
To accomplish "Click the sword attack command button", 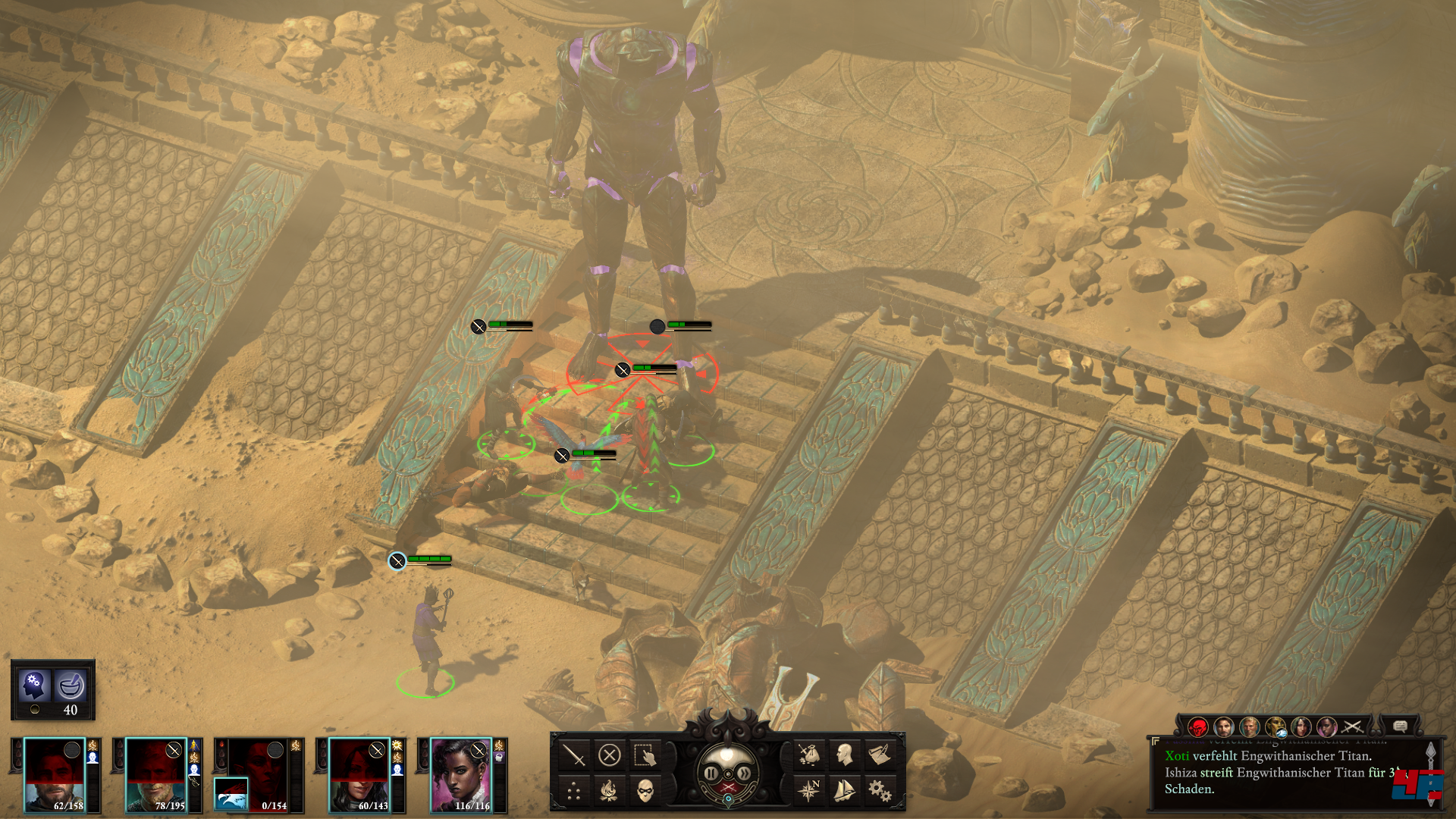I will tap(574, 755).
